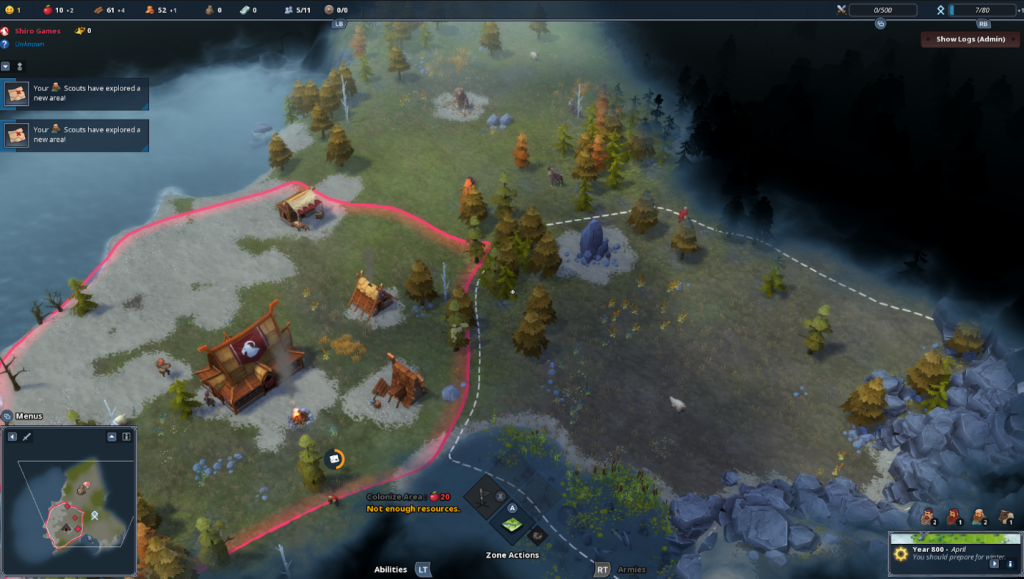Open the minimap info button
The width and height of the screenshot is (1024, 579).
pos(127,437)
